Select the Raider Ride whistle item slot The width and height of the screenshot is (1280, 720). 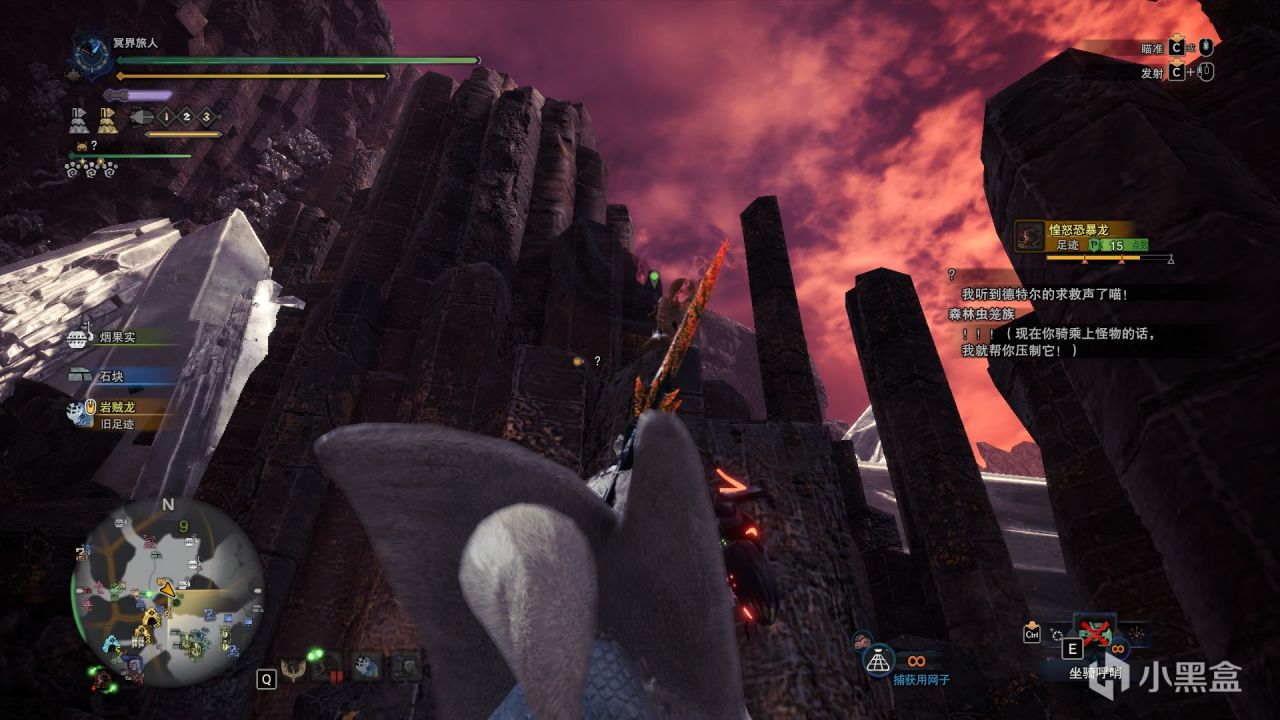tap(1093, 637)
